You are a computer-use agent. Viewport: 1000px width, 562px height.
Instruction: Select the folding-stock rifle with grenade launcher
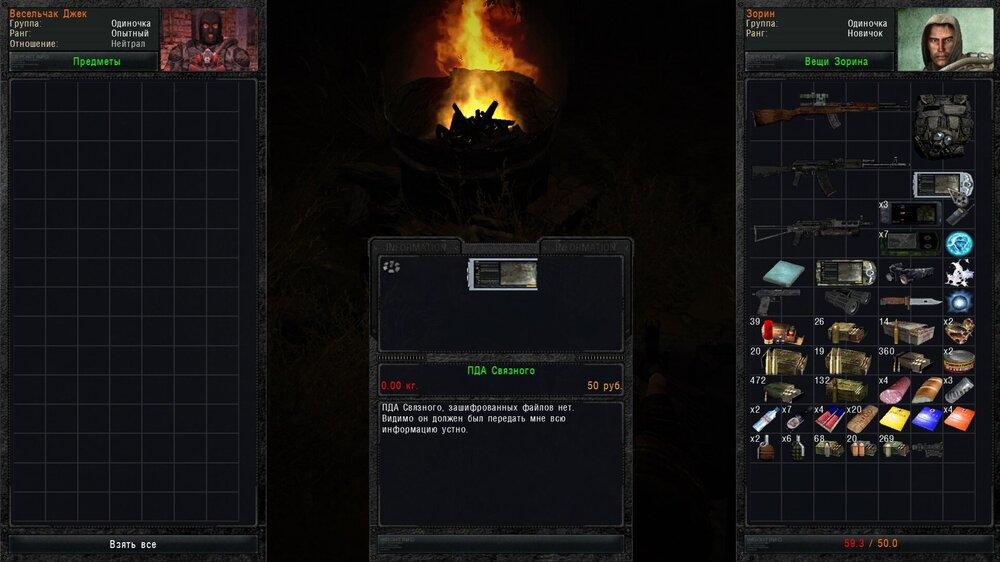(812, 233)
